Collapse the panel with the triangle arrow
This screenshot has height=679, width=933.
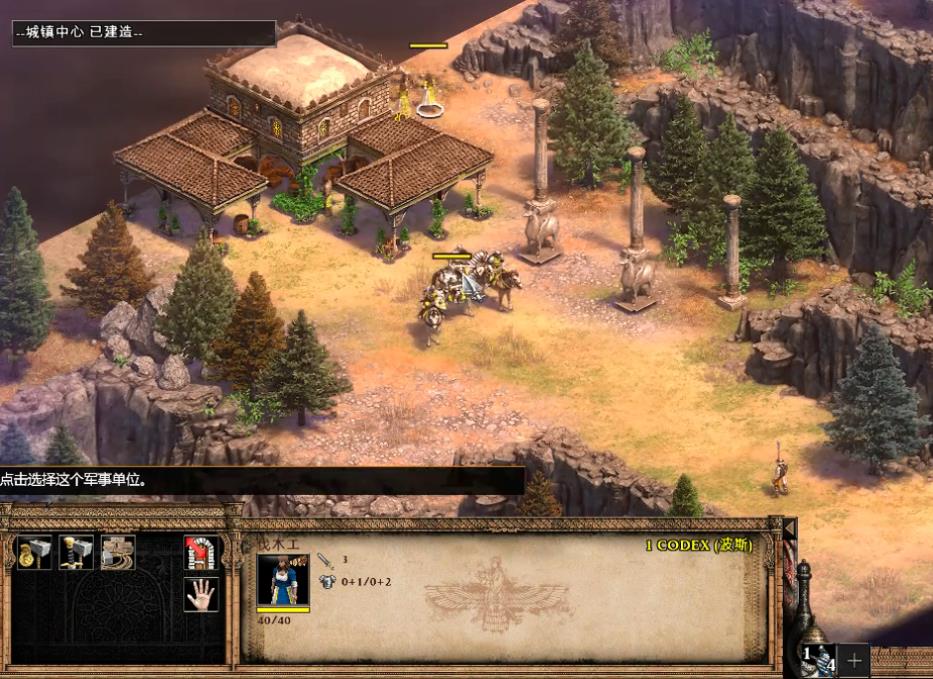coord(789,527)
